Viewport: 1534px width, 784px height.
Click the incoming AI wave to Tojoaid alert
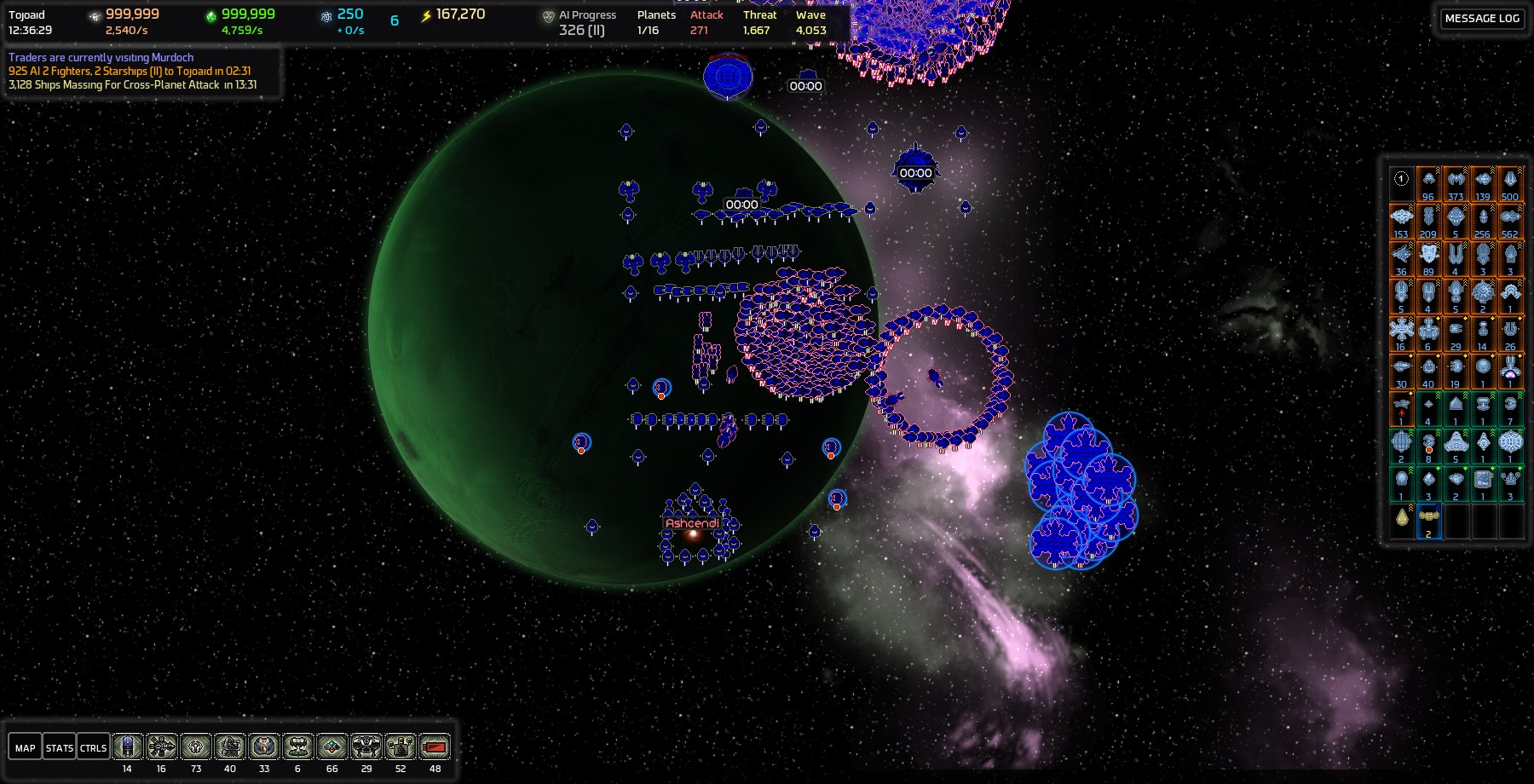tap(130, 71)
